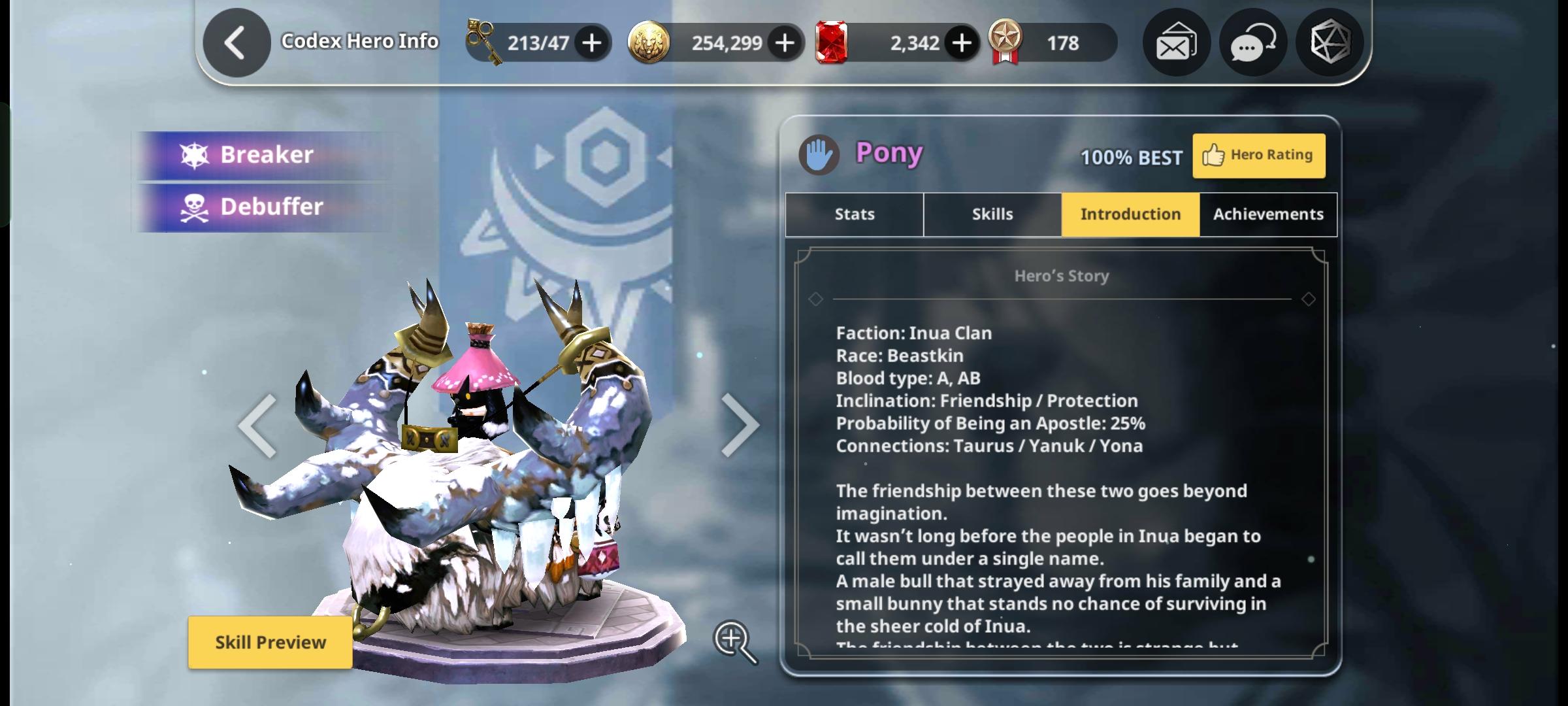Open the Skills section
Viewport: 1568px width, 706px height.
pos(992,214)
